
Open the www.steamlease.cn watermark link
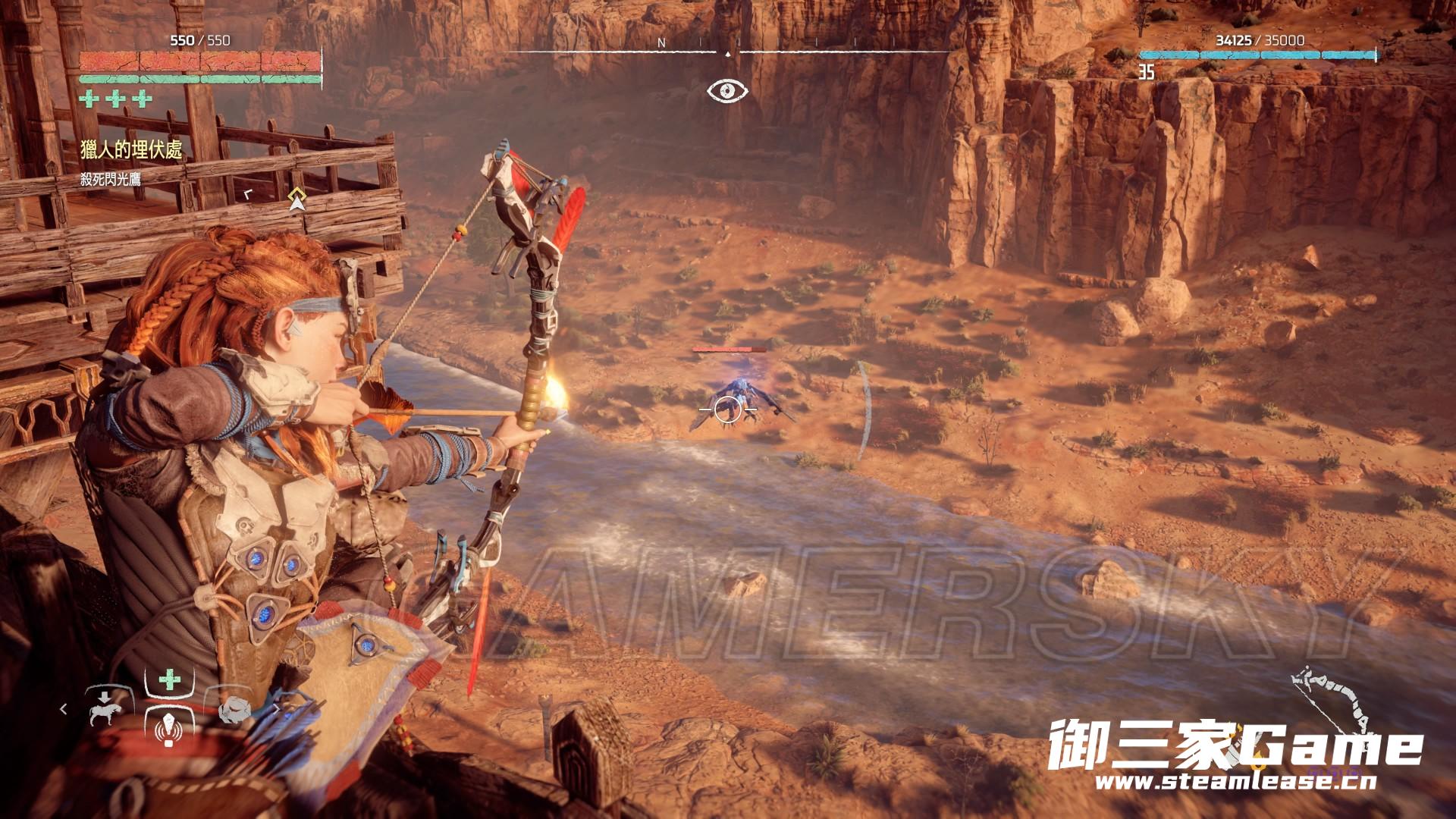click(x=1235, y=782)
